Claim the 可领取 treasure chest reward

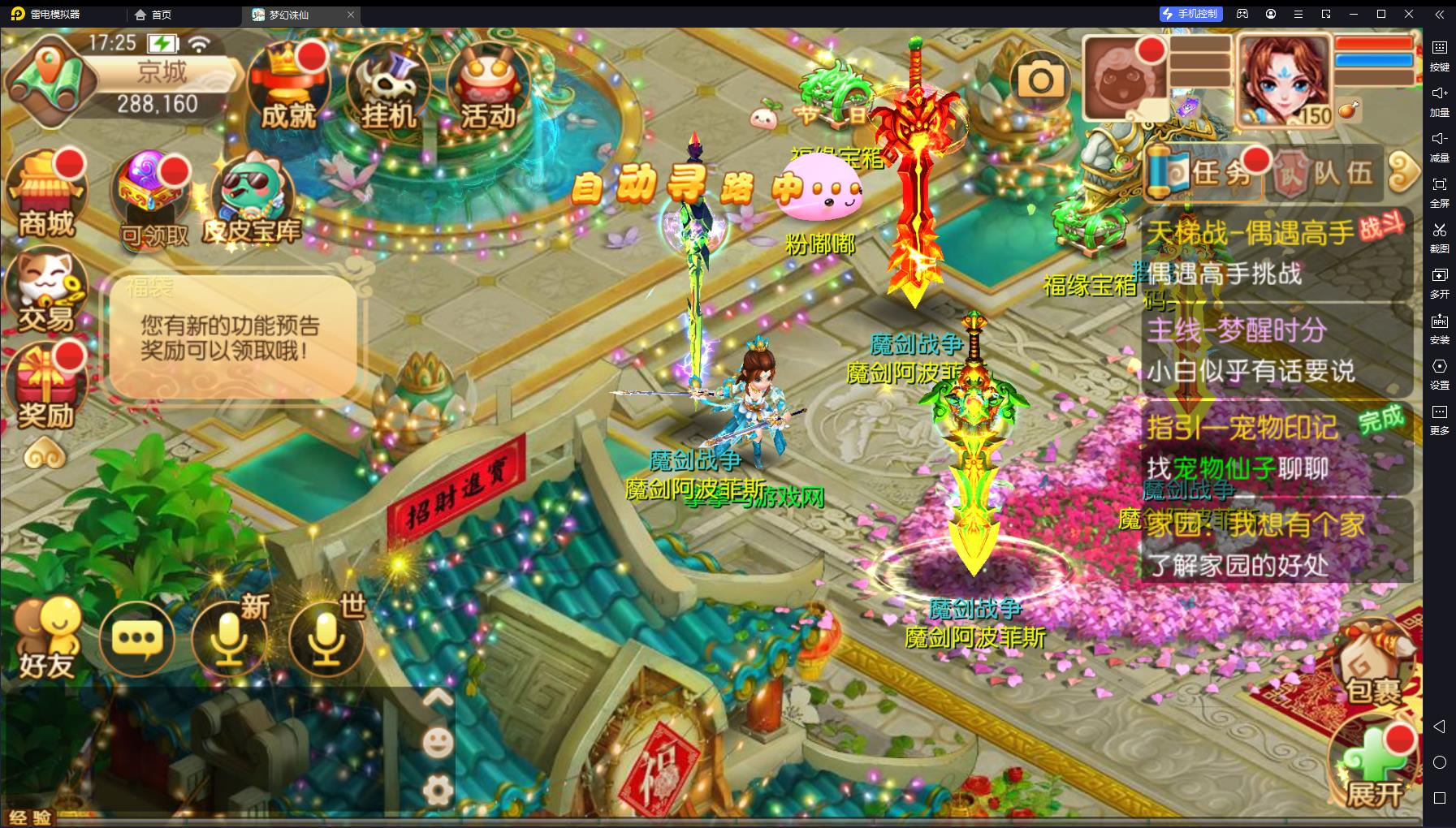tap(152, 199)
